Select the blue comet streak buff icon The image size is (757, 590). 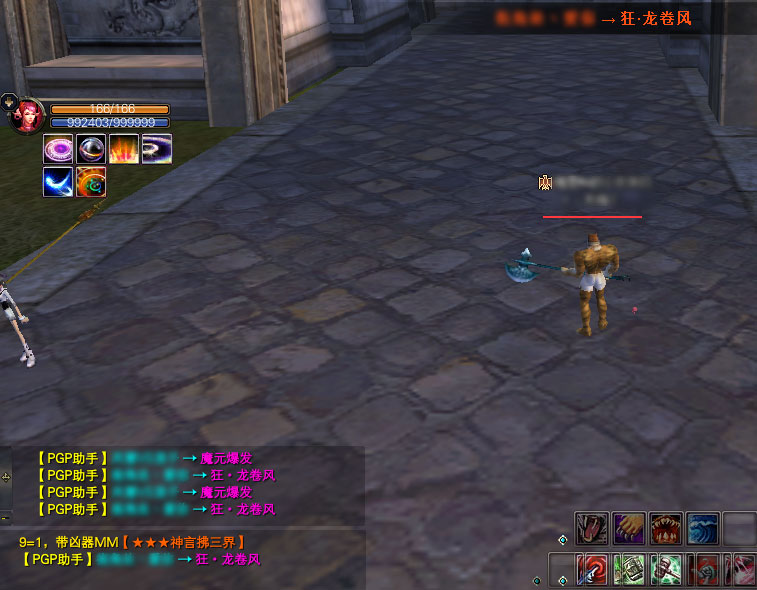[x=57, y=182]
